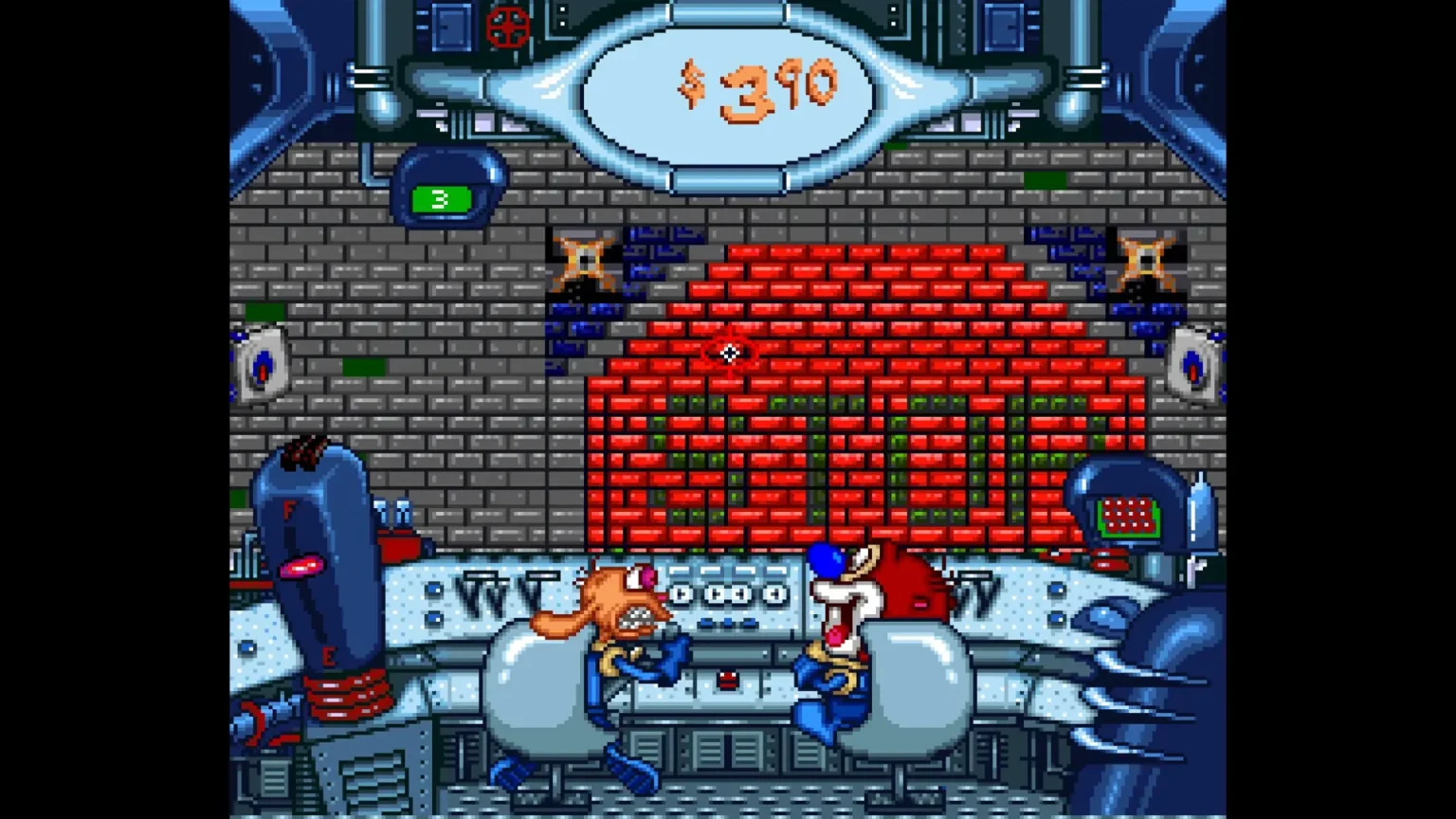Expand the oval money display

(x=727, y=88)
